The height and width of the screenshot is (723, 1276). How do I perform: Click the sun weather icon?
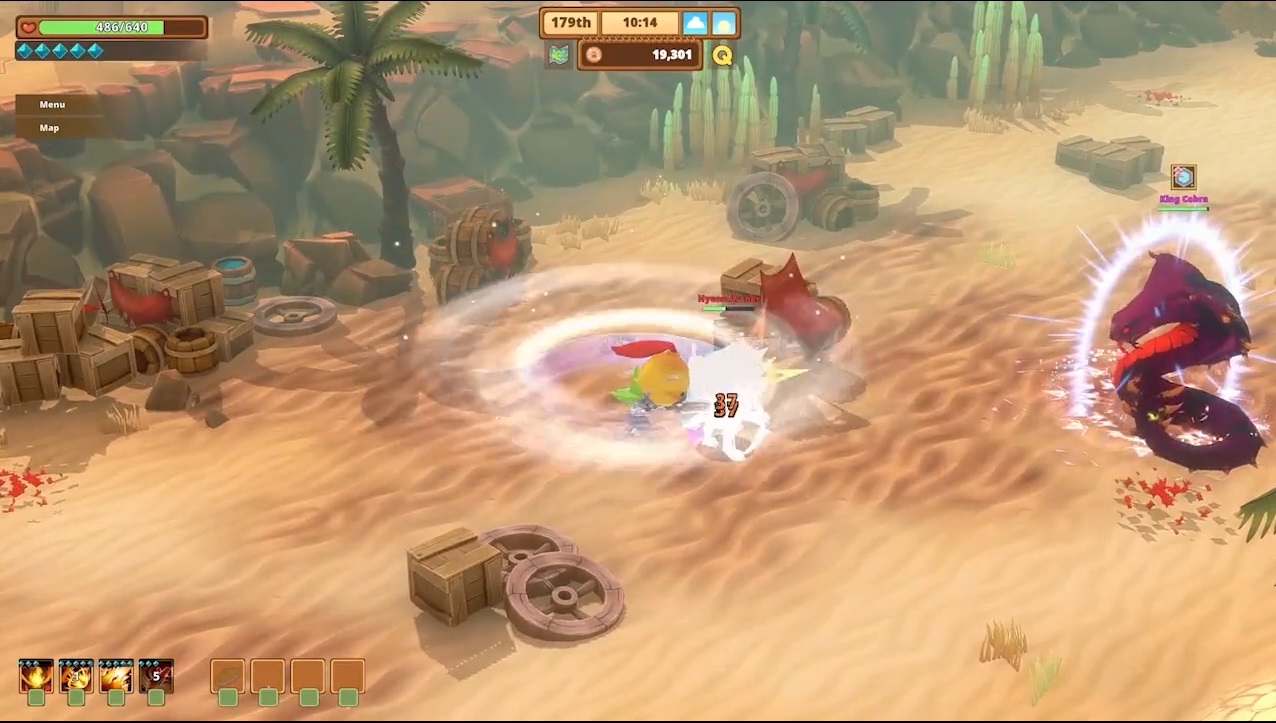click(724, 23)
